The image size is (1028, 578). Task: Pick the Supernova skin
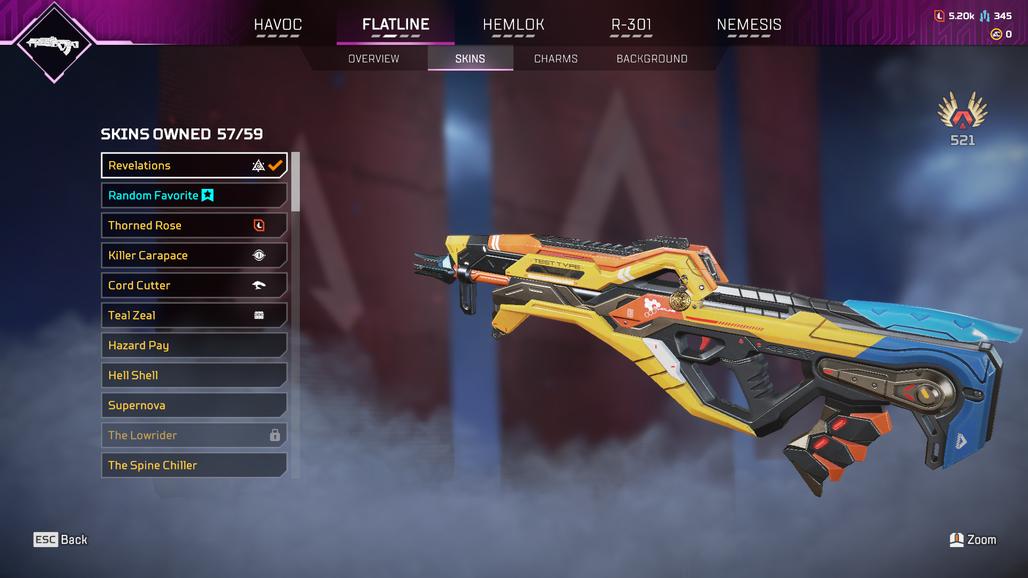194,406
